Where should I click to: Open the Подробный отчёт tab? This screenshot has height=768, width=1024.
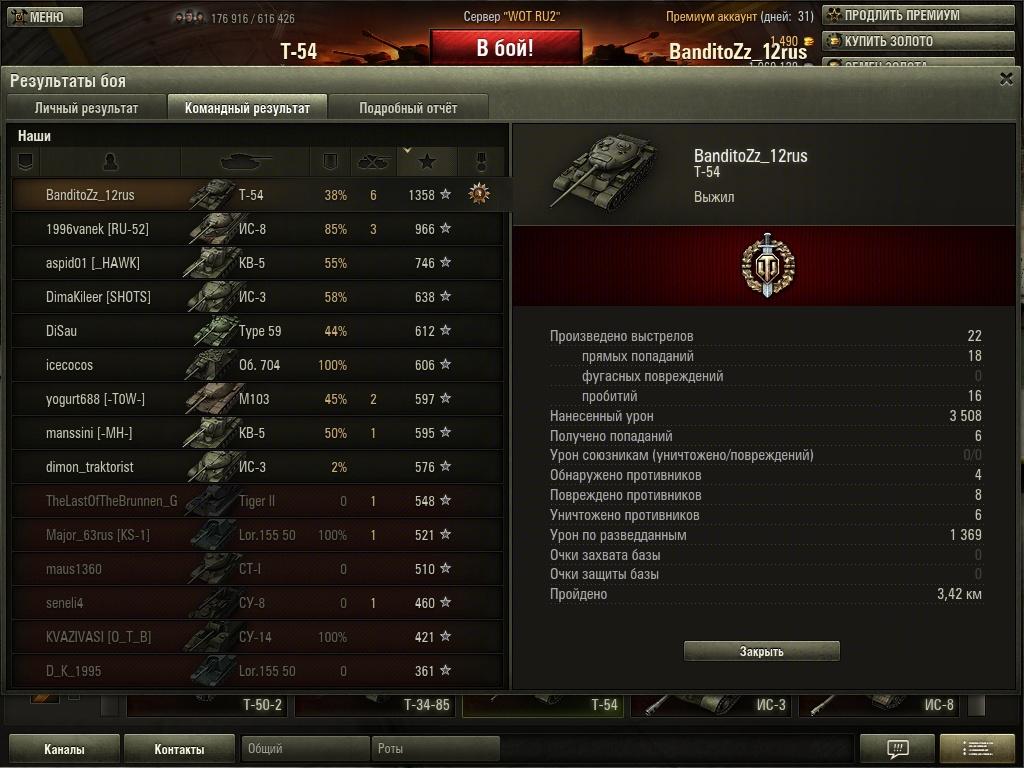tap(408, 108)
